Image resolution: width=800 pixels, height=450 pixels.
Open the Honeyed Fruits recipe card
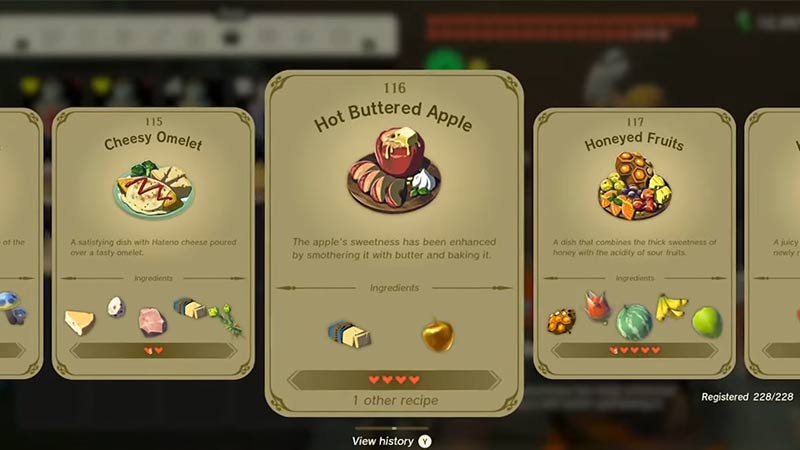pyautogui.click(x=634, y=240)
